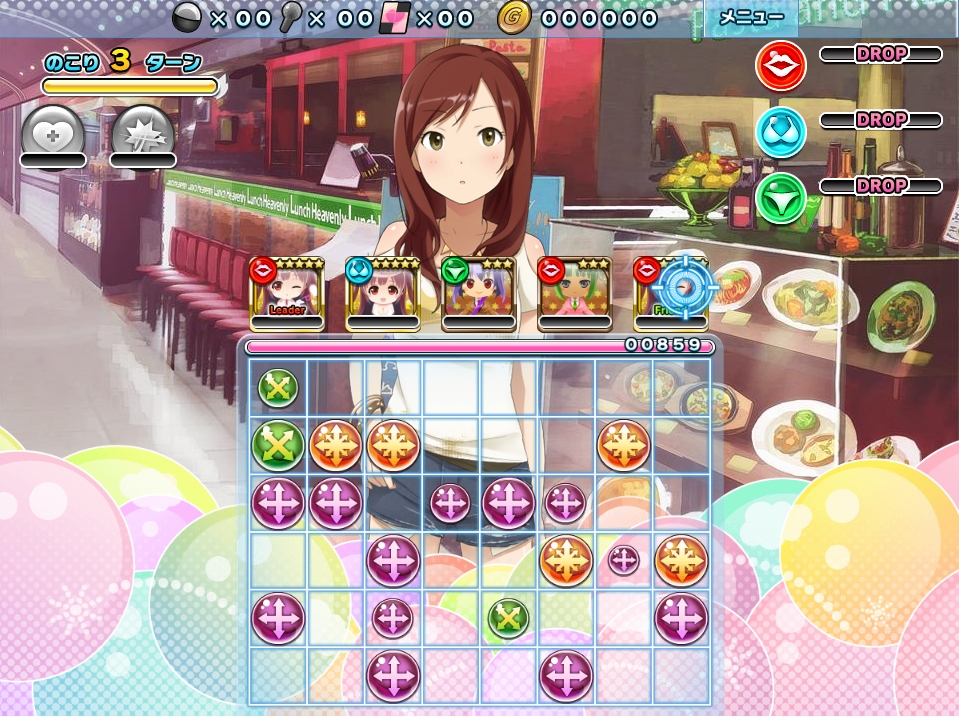Select the blue bikini five-star character card

(382, 293)
